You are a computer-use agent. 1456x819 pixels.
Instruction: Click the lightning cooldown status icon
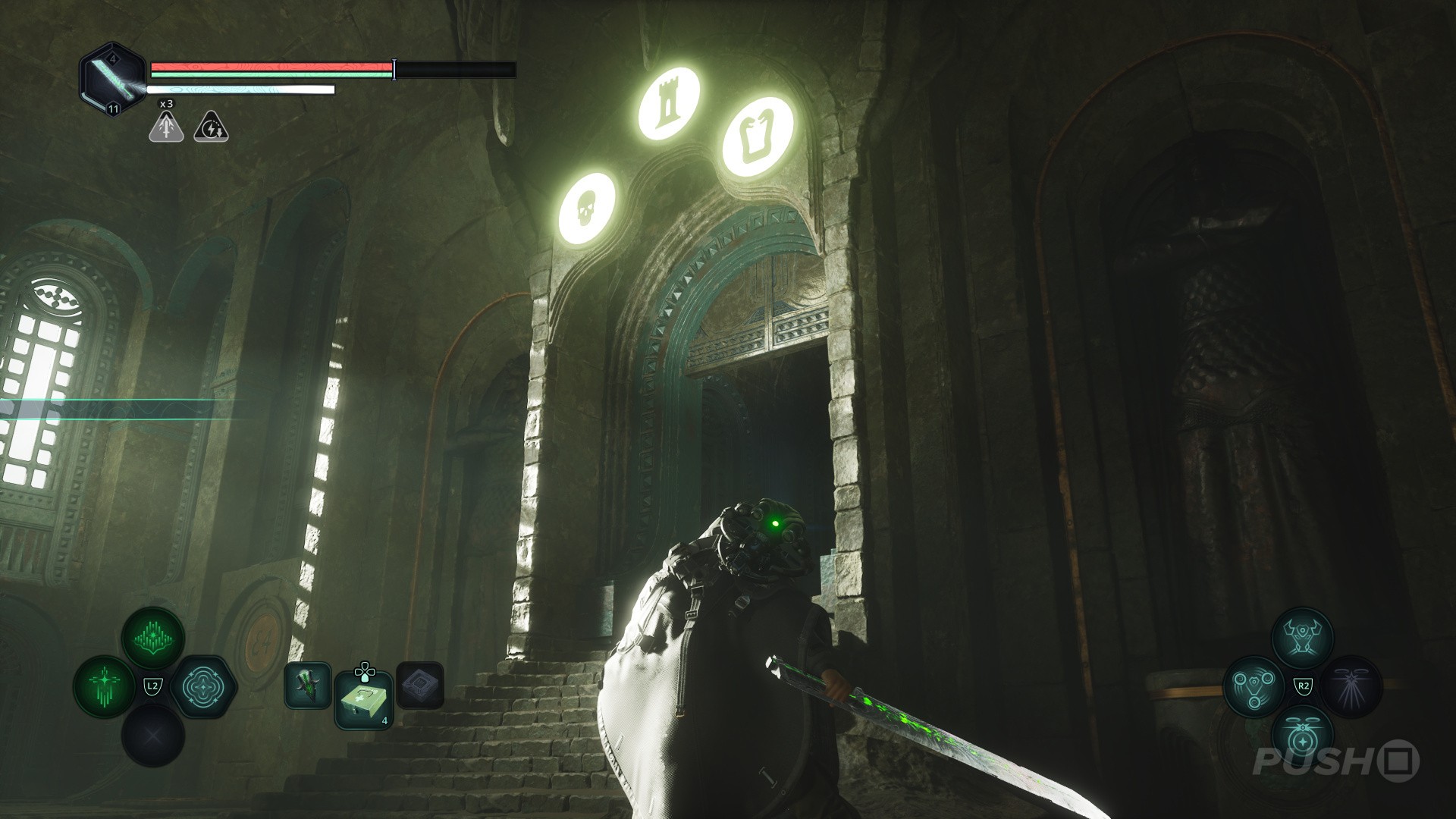pyautogui.click(x=212, y=127)
